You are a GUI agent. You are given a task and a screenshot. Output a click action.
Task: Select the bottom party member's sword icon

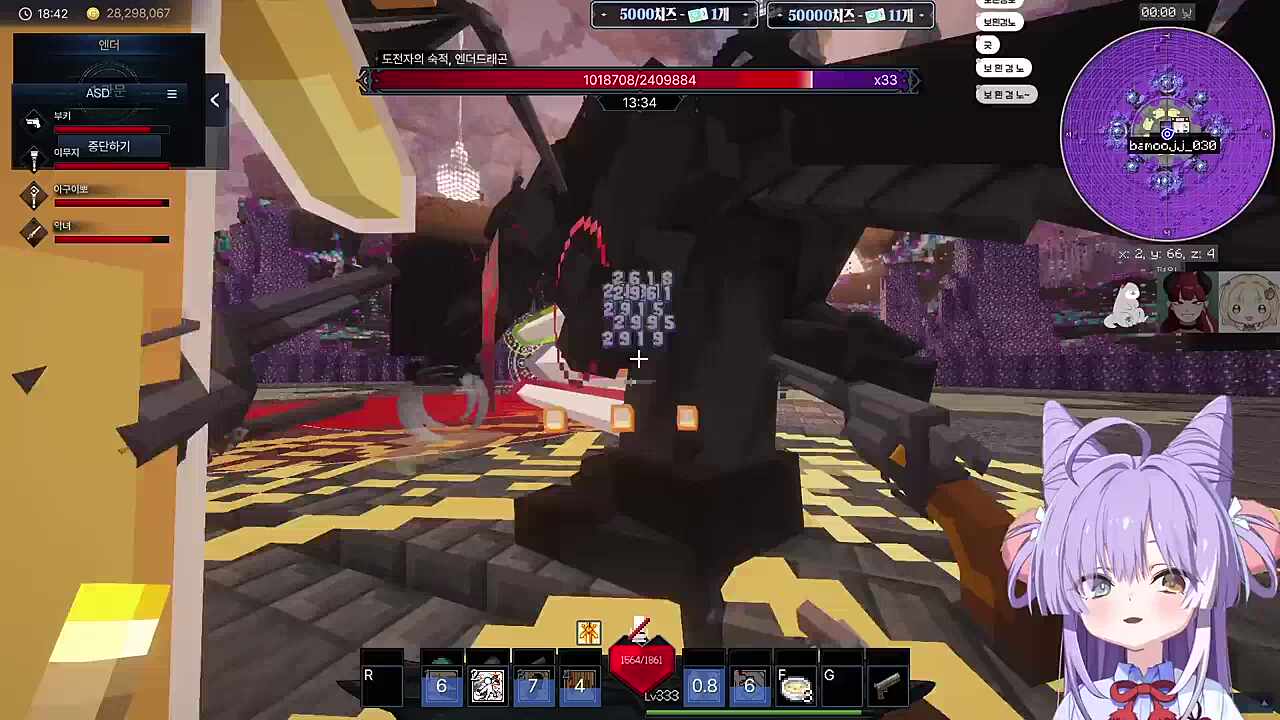pyautogui.click(x=34, y=232)
